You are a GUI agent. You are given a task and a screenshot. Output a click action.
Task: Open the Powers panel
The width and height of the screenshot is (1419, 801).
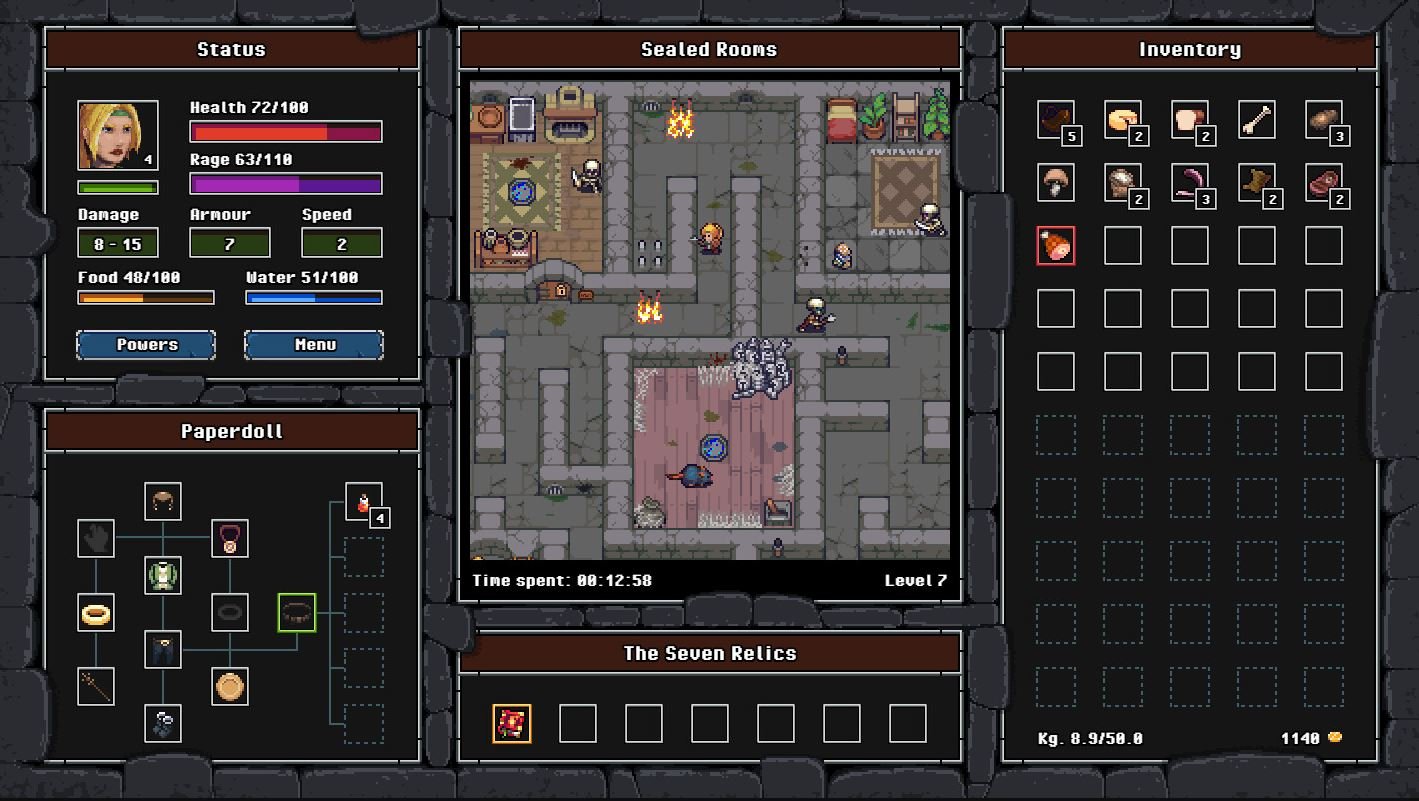tap(146, 344)
